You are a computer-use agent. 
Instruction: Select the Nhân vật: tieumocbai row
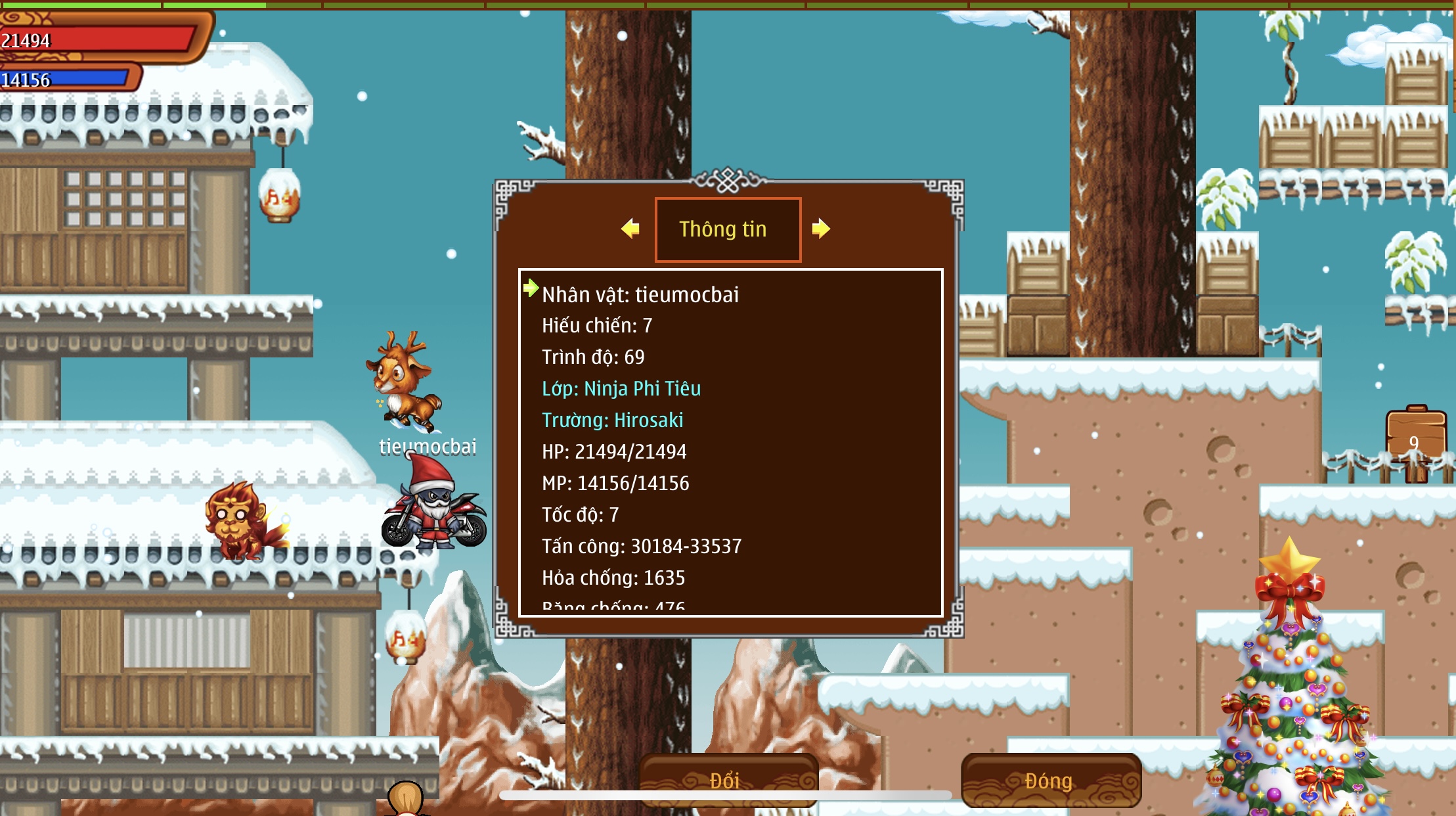(640, 294)
